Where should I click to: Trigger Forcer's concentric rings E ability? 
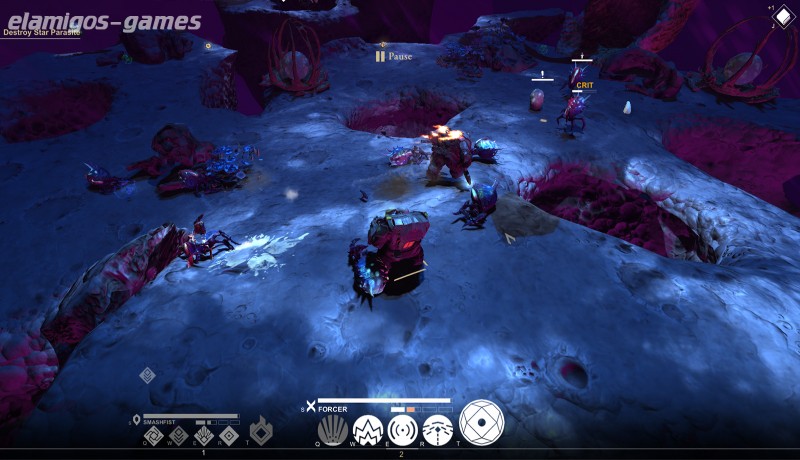pyautogui.click(x=403, y=430)
